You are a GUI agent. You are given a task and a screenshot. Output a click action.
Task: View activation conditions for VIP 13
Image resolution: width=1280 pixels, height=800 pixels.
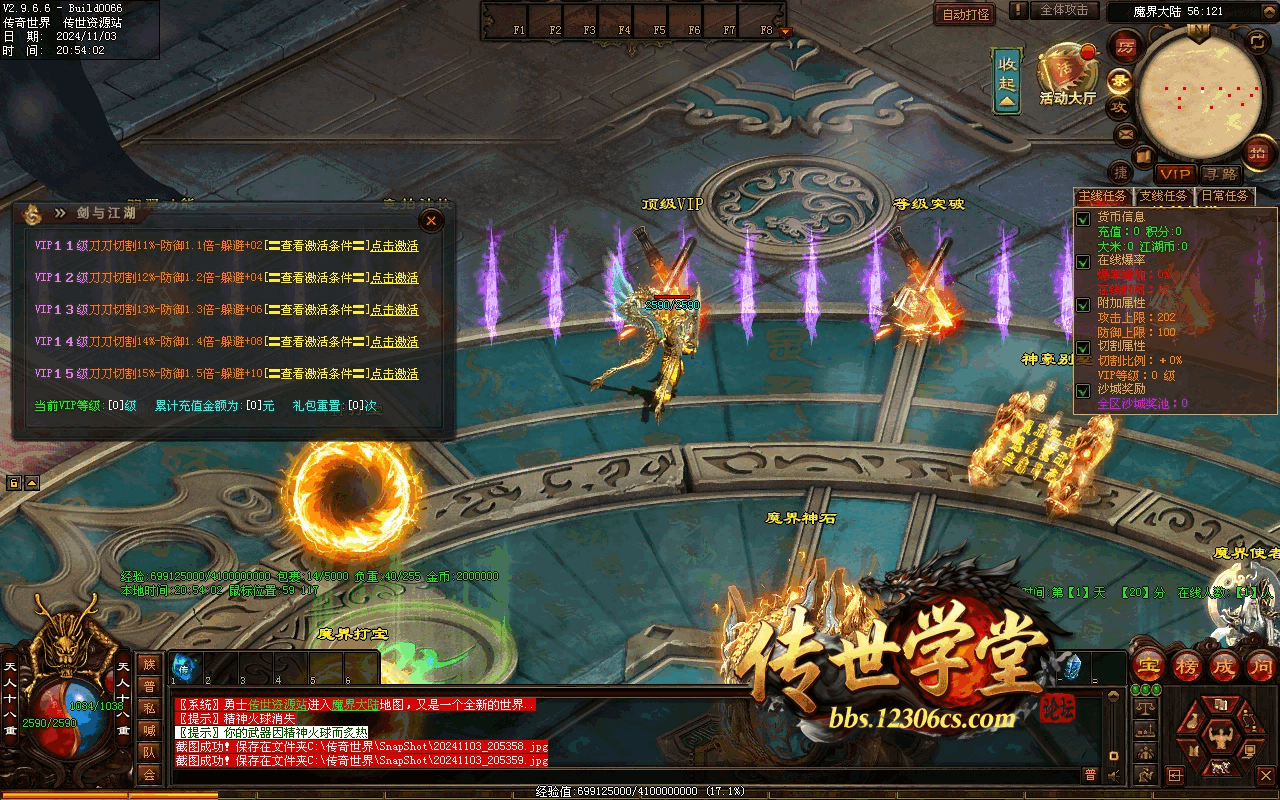[x=315, y=310]
